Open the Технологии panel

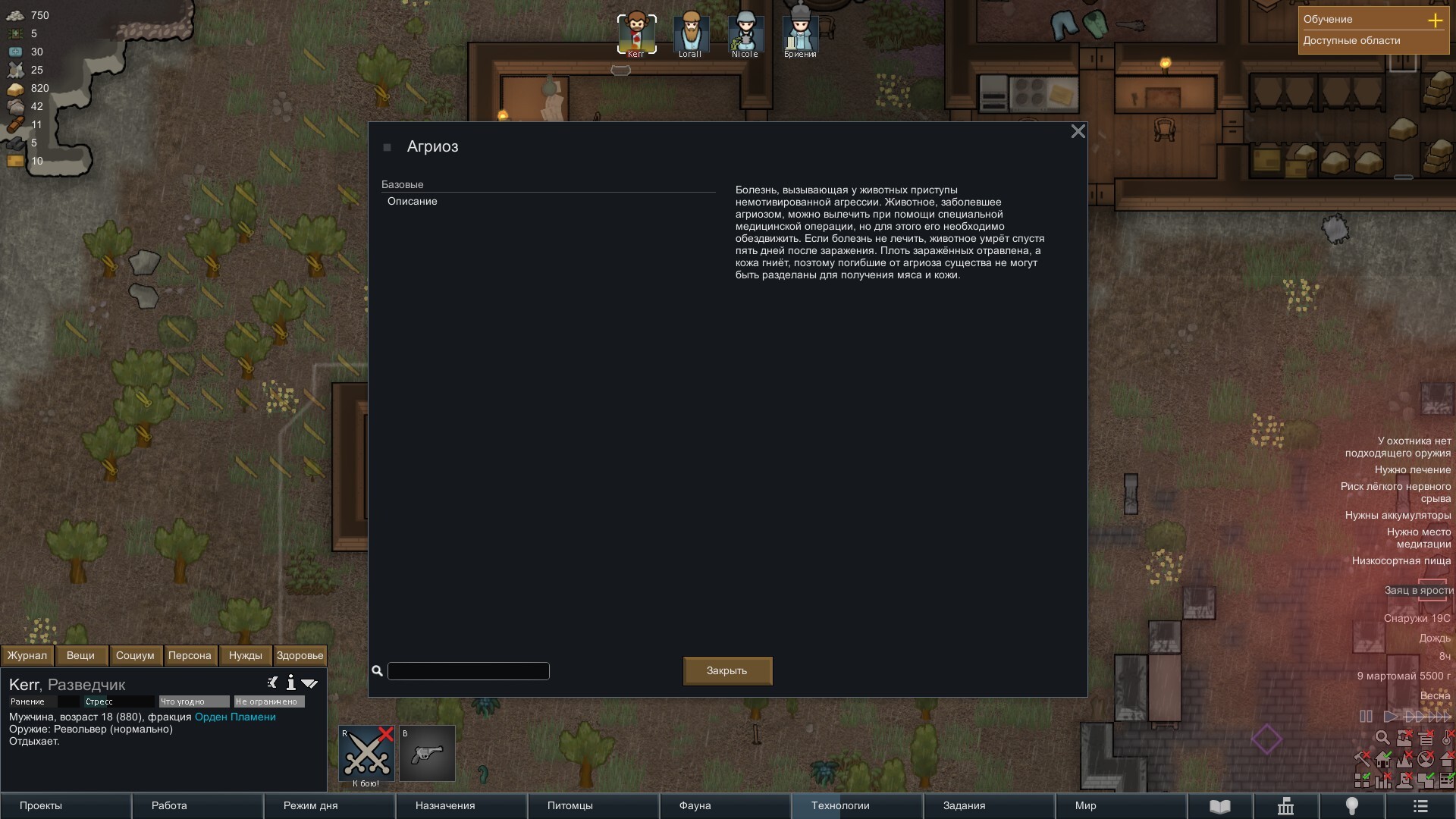pyautogui.click(x=840, y=806)
